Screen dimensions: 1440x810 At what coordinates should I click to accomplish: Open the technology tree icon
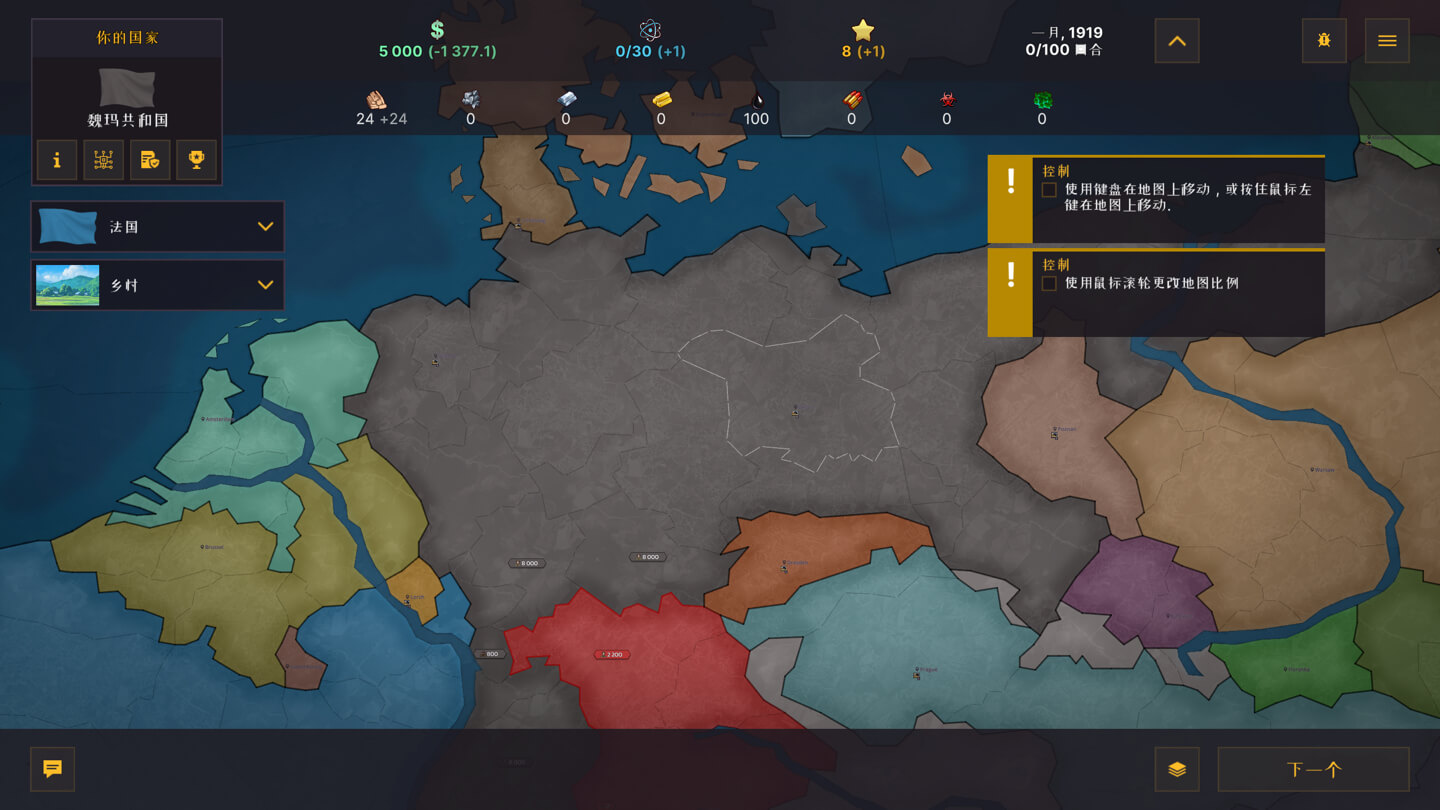pos(103,160)
